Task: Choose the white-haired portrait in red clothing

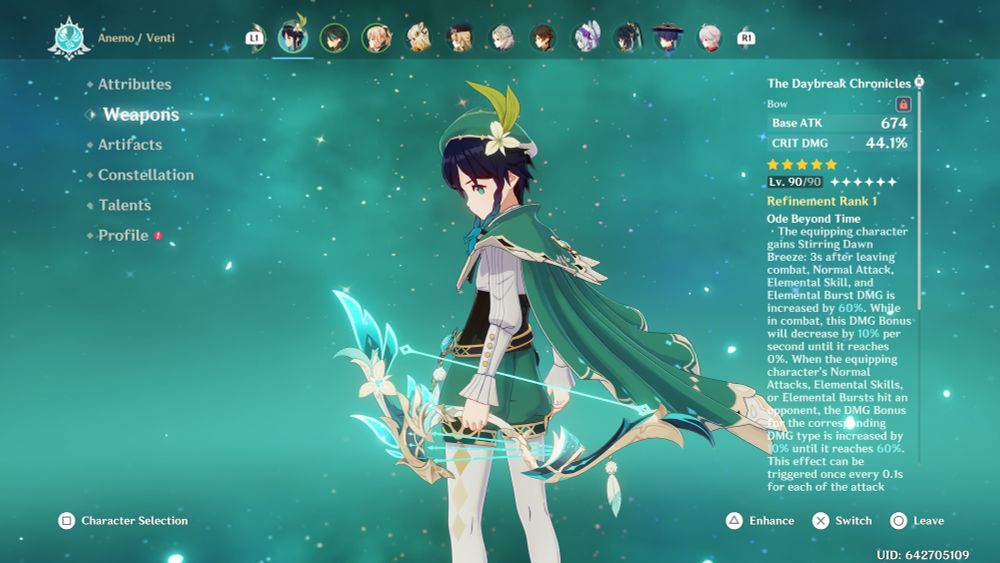Action: 709,38
